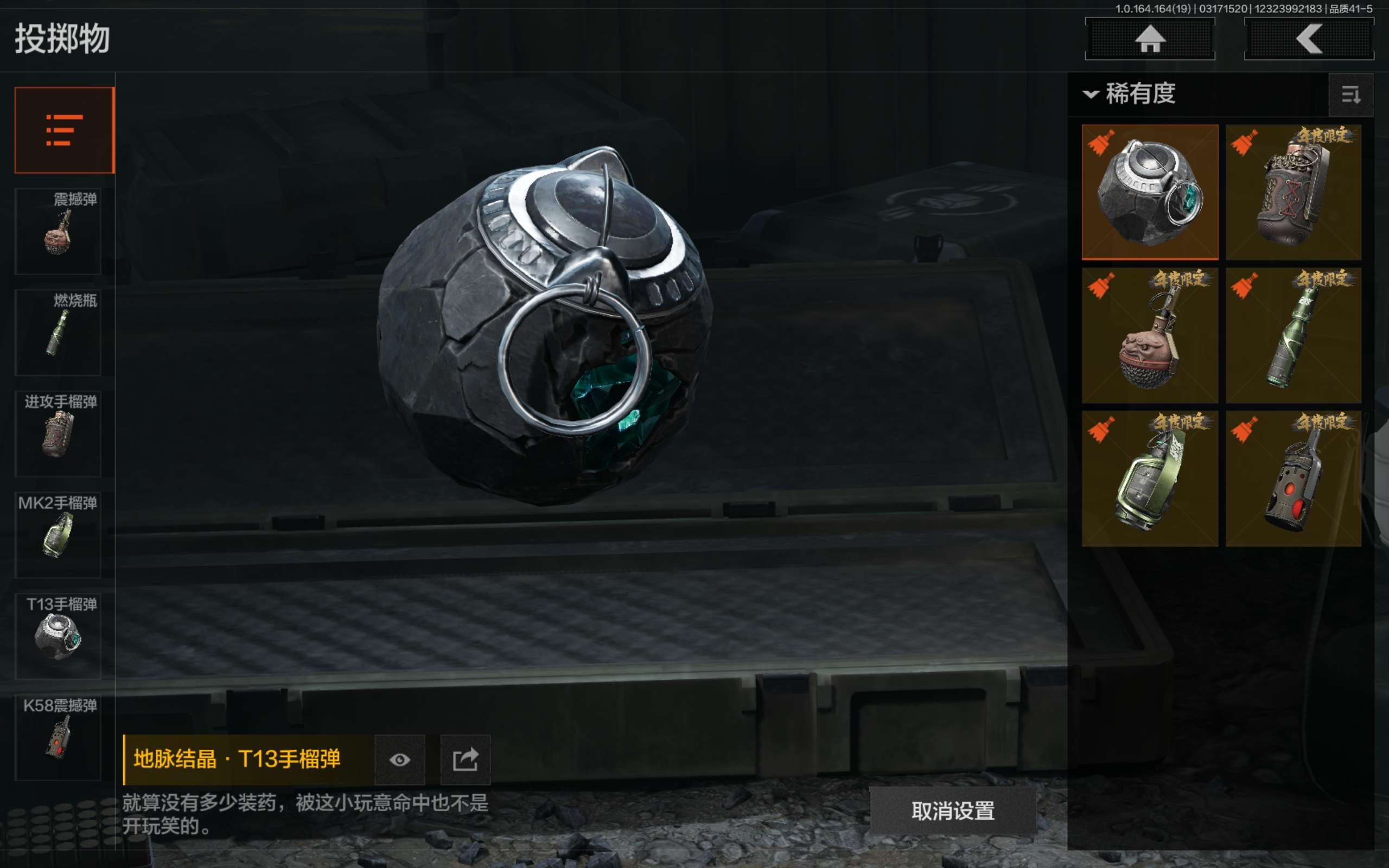Choose the red-dotted K58 grenade skin
This screenshot has width=1389, height=868.
[1293, 478]
